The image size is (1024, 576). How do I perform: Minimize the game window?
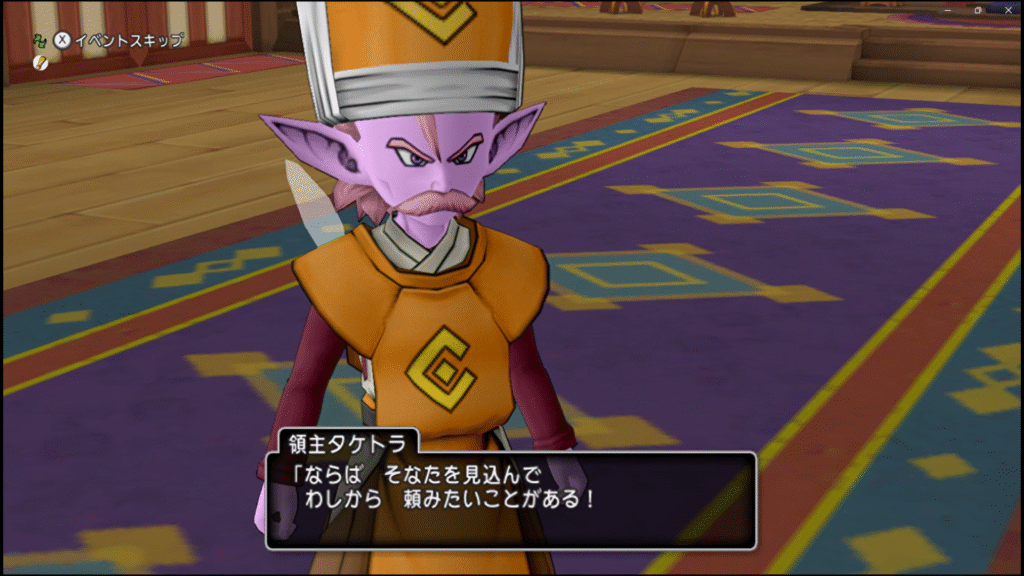click(x=948, y=9)
